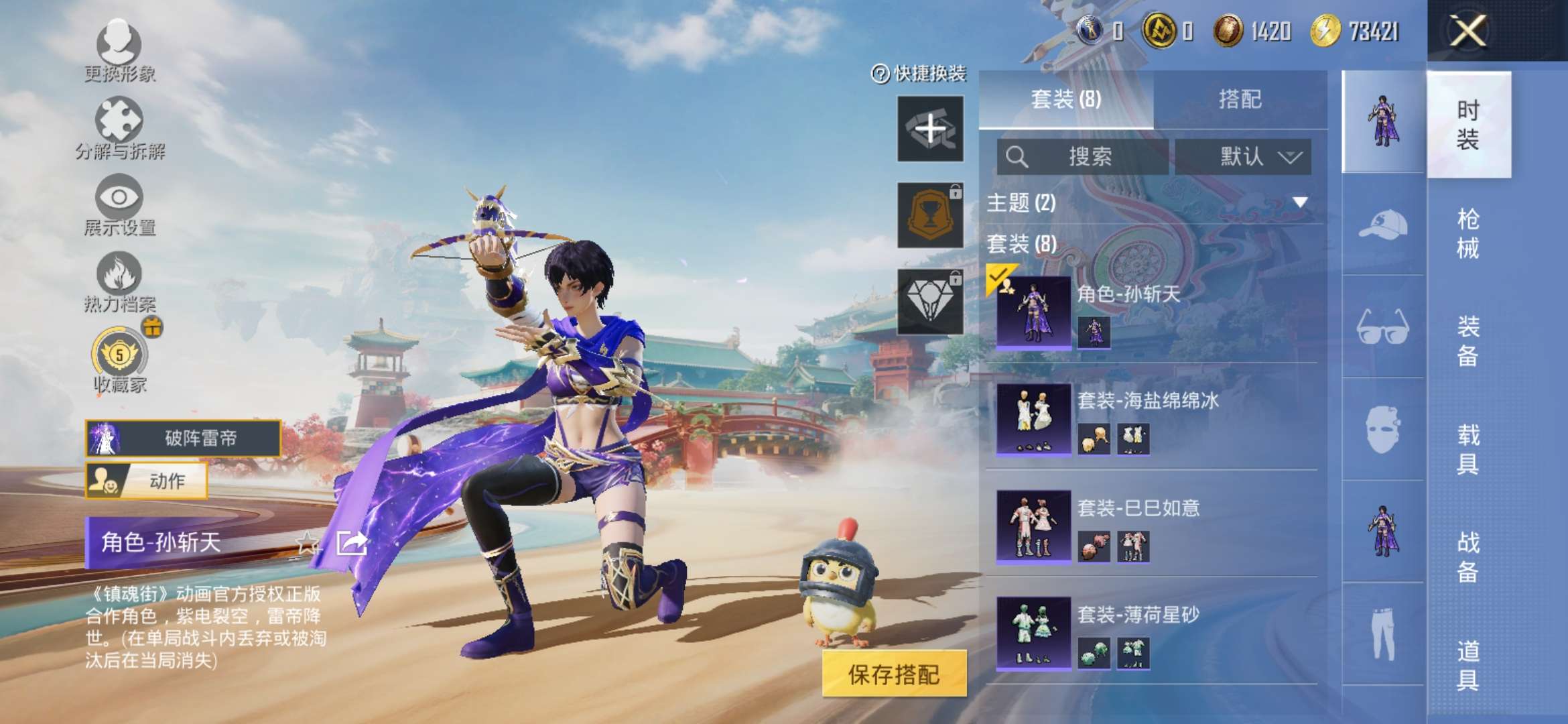Click 保存搭配 to save outfit

894,674
